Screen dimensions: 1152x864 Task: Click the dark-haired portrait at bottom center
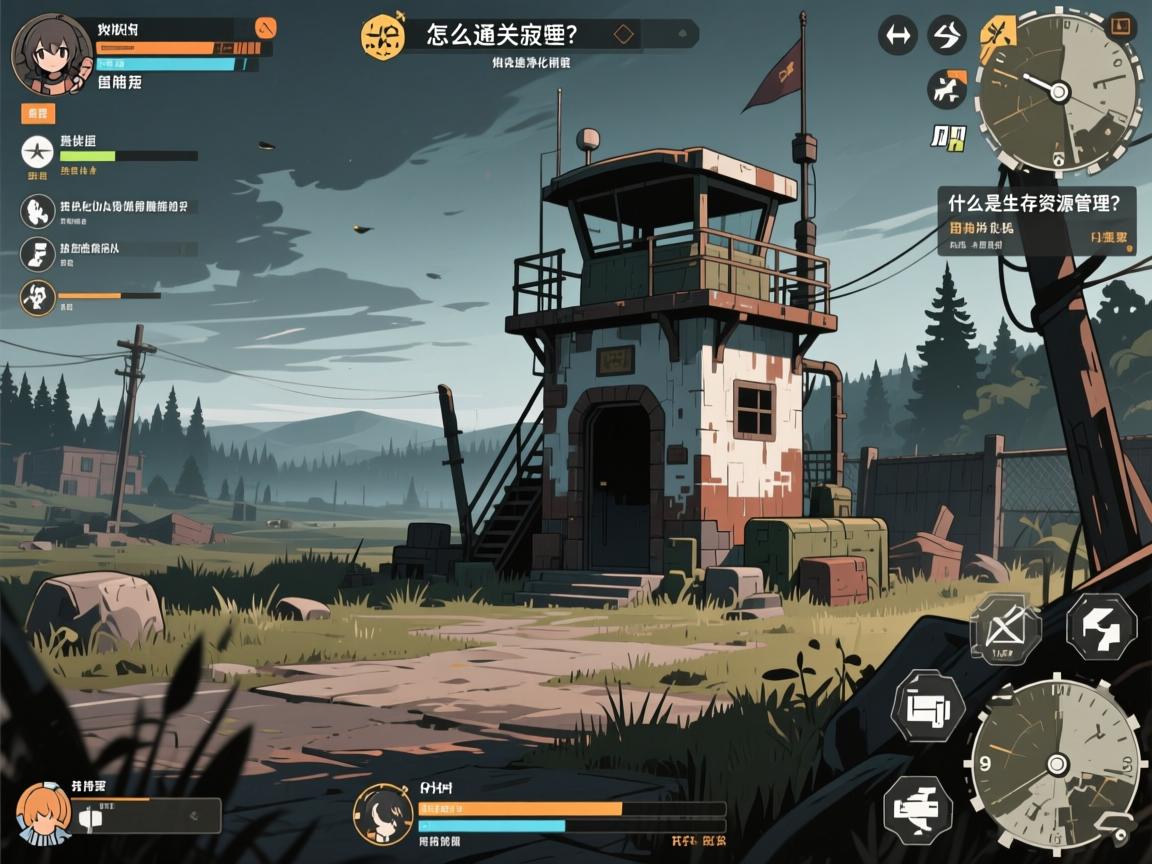(x=383, y=813)
